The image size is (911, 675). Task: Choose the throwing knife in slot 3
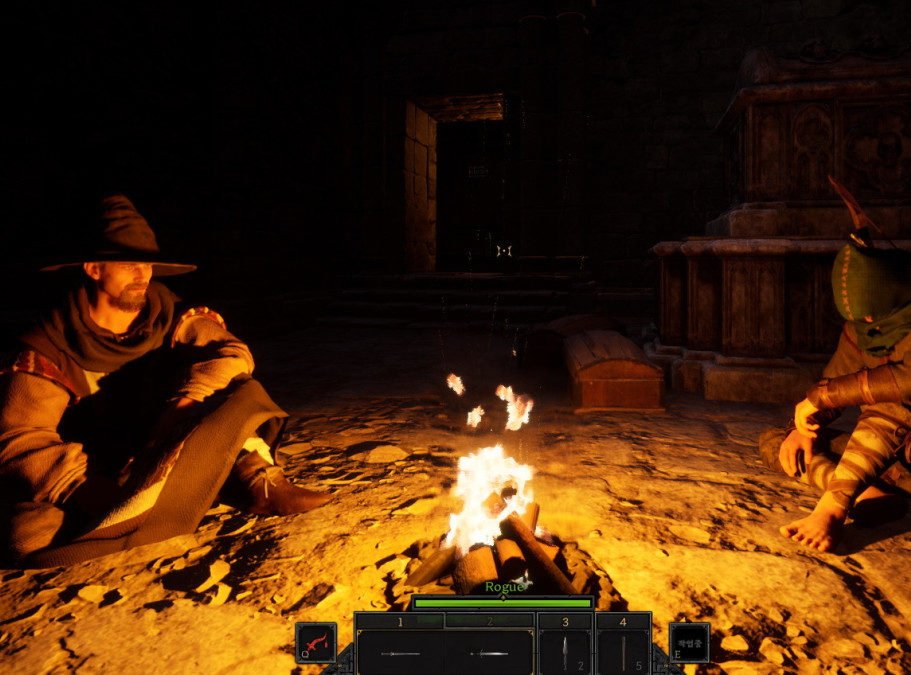(564, 652)
